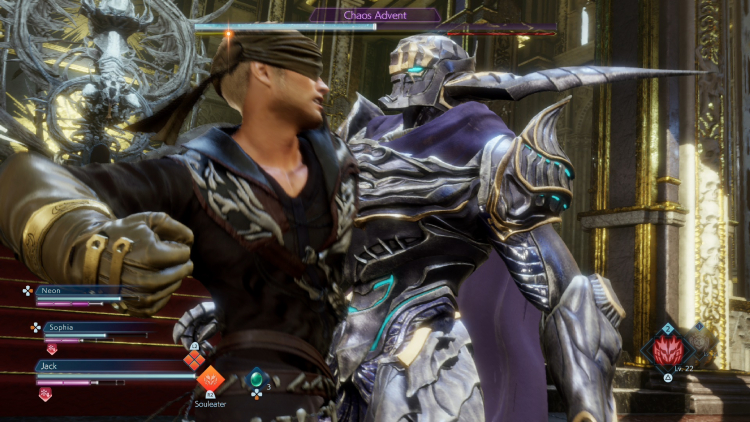Activate the Souleater ability icon
750x422 pixels.
pos(210,379)
